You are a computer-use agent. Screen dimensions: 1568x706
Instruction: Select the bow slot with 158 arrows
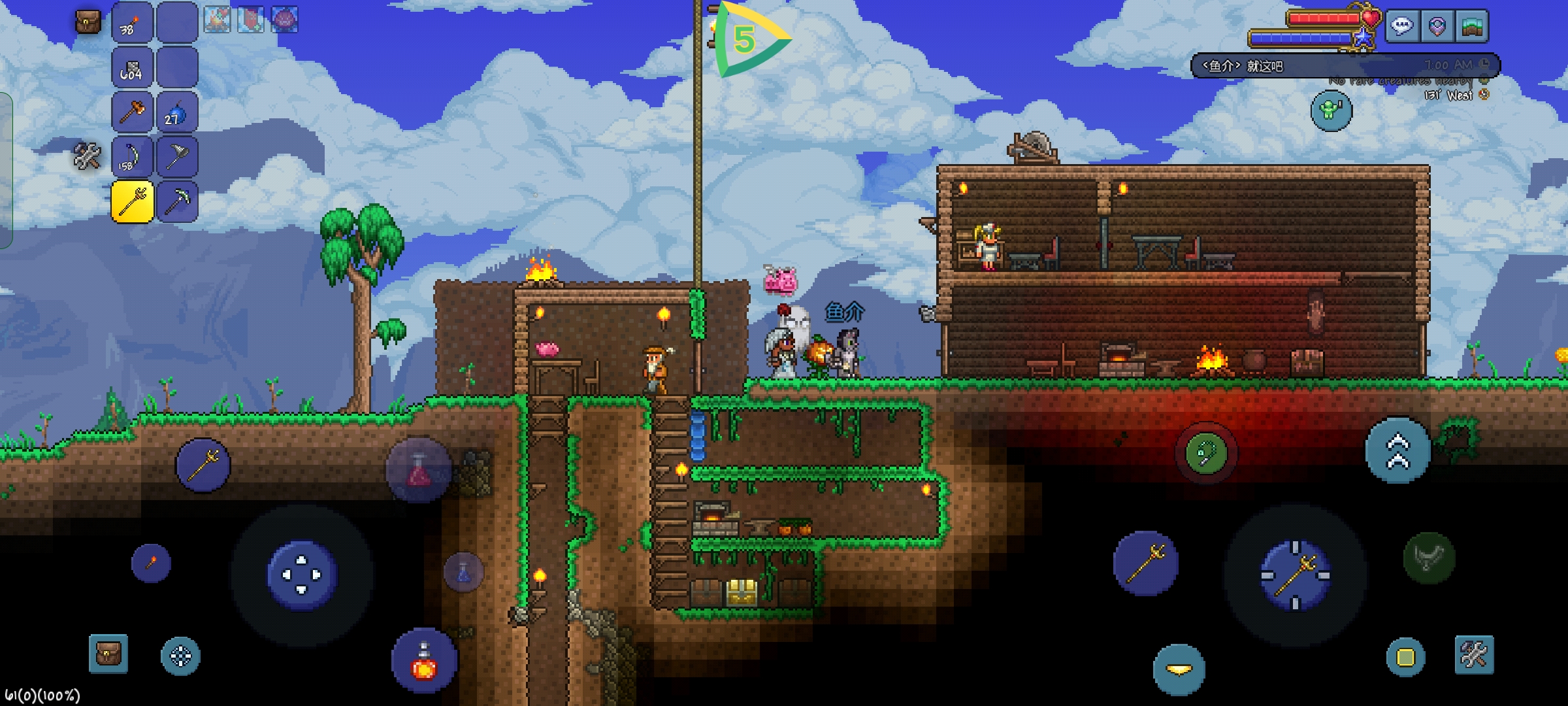click(x=133, y=157)
